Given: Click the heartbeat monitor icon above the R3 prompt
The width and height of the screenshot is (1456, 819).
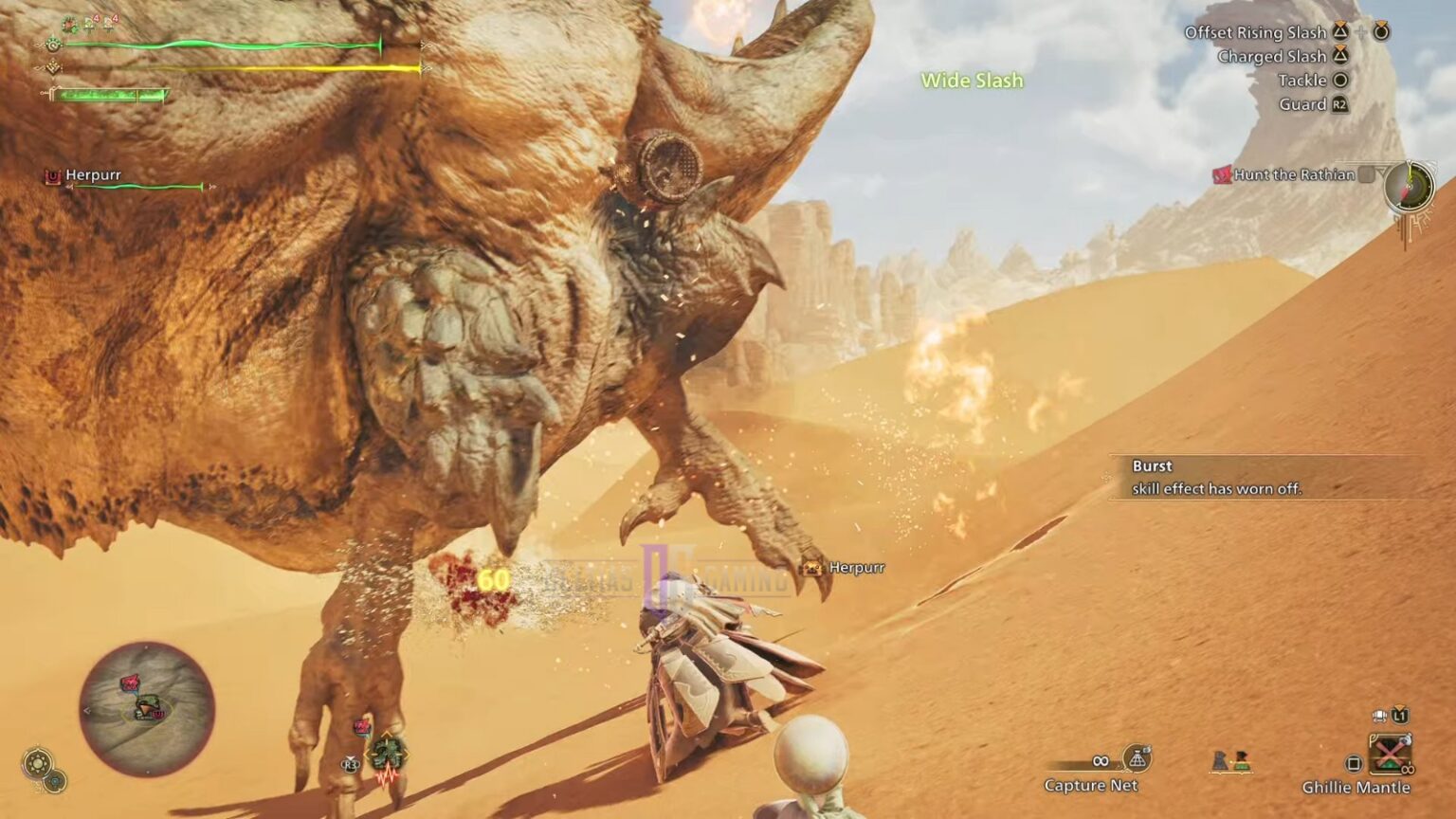Looking at the screenshot, I should 388,775.
